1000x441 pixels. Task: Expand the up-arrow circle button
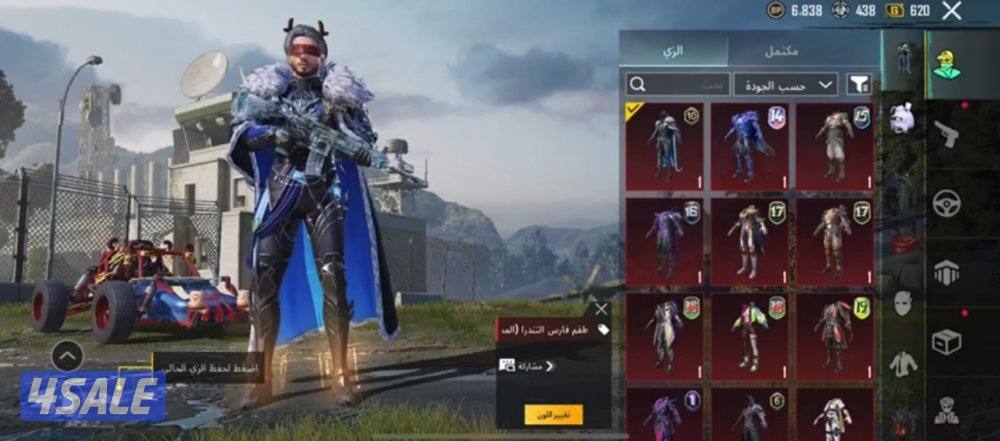point(67,355)
